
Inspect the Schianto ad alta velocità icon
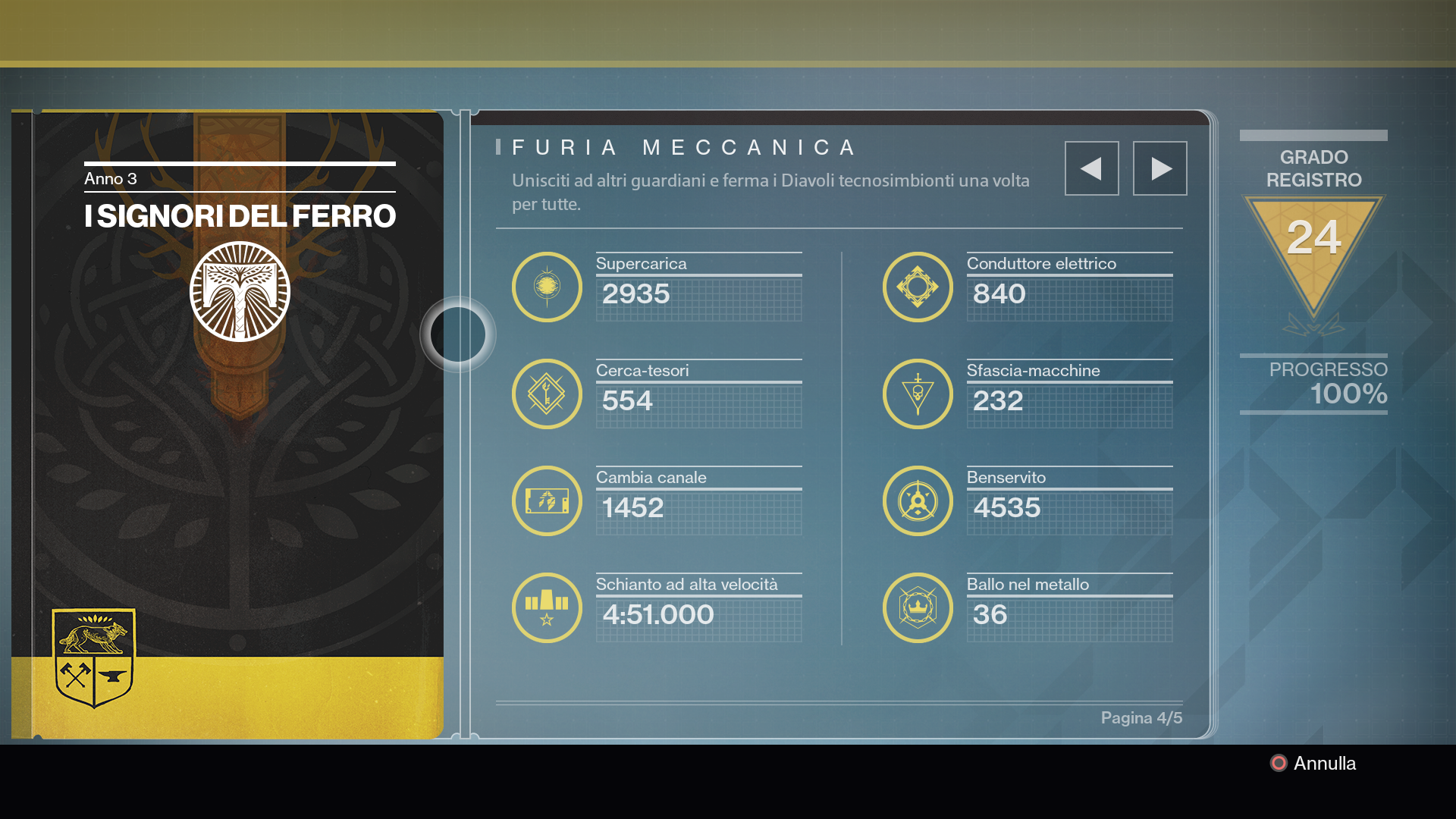[x=547, y=608]
